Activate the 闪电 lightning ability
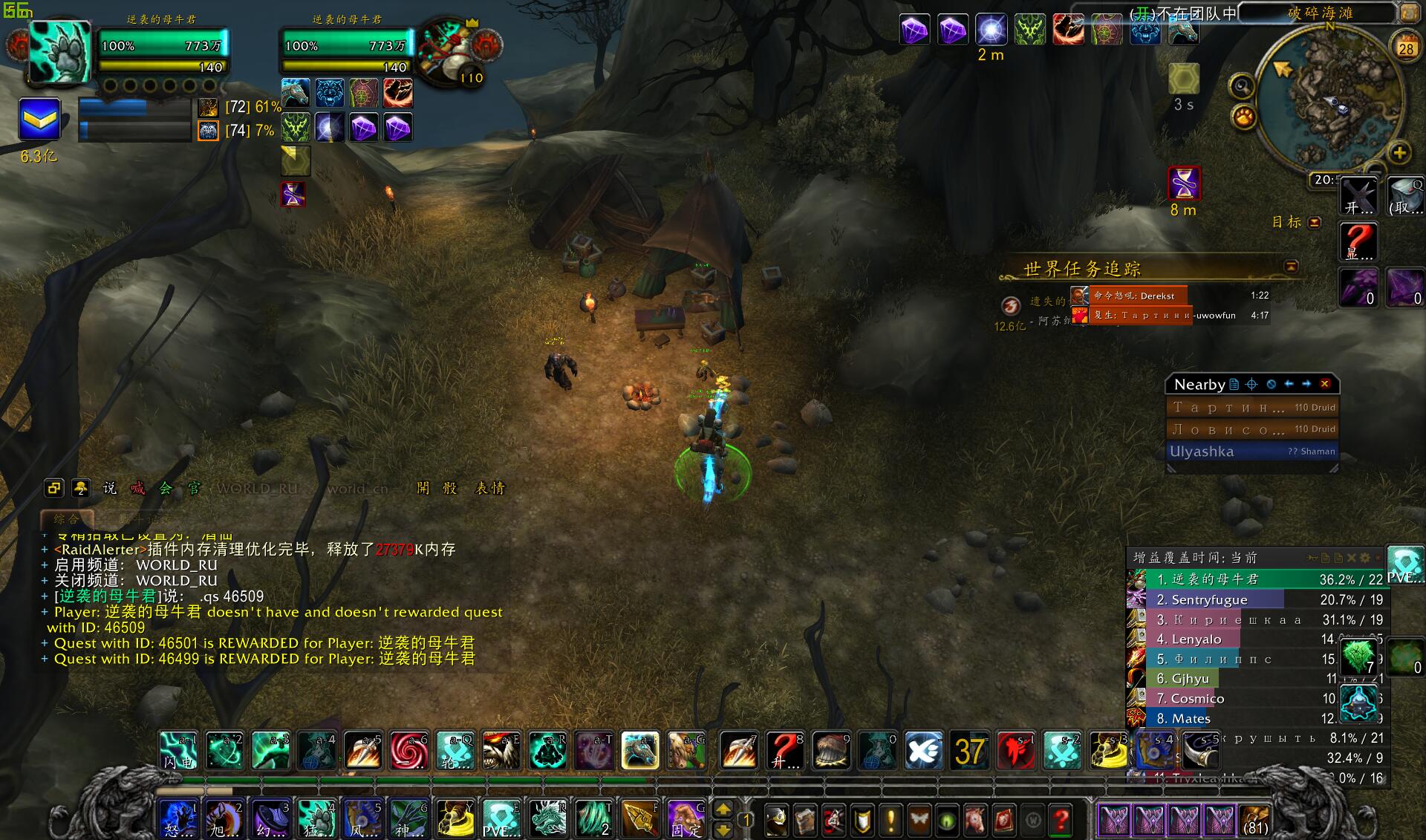 tap(178, 749)
